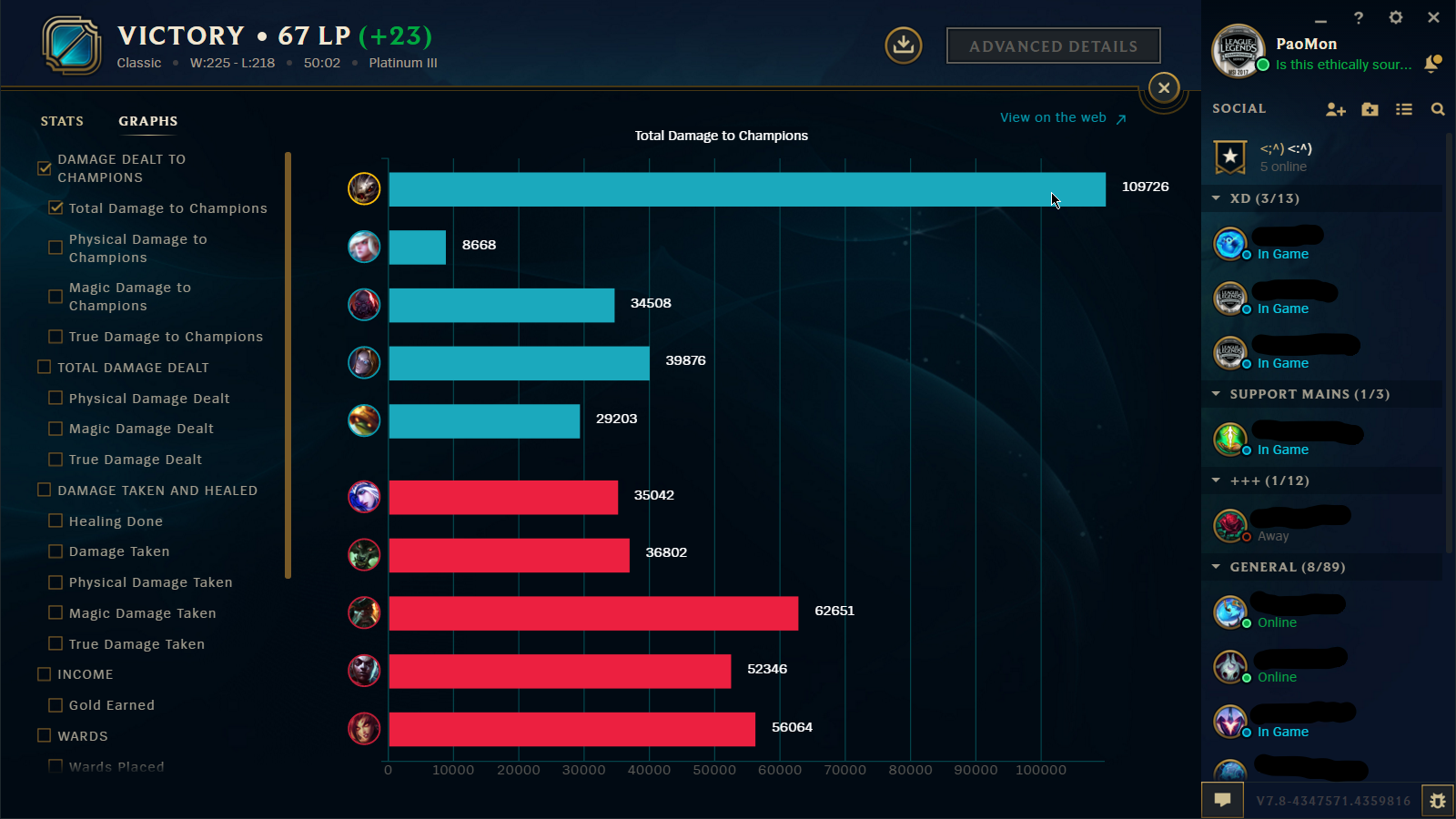
Task: Check the Gold Earned checkbox
Action: tap(56, 704)
